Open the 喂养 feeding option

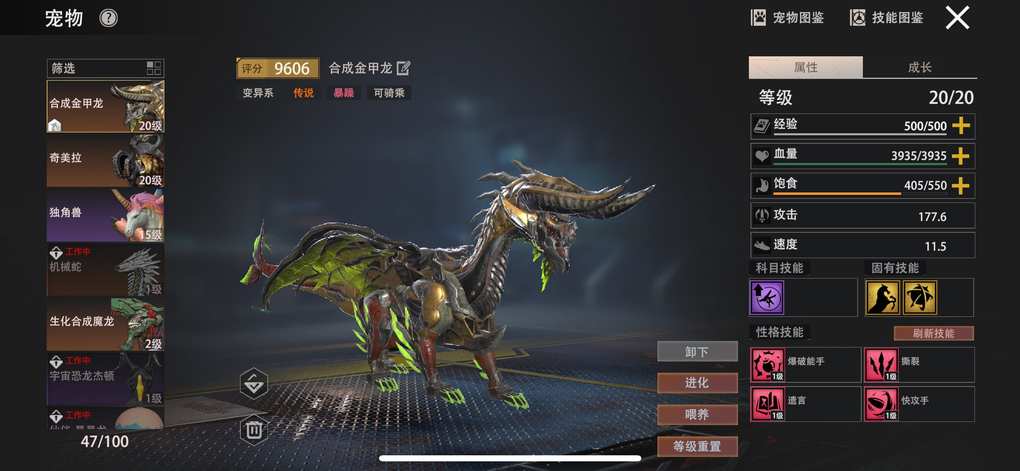point(697,414)
